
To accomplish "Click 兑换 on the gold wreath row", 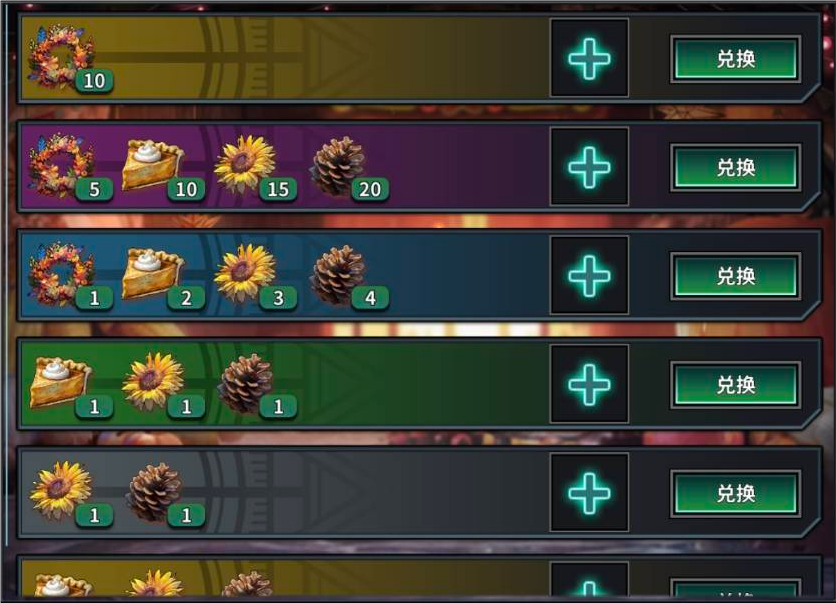I will click(735, 59).
